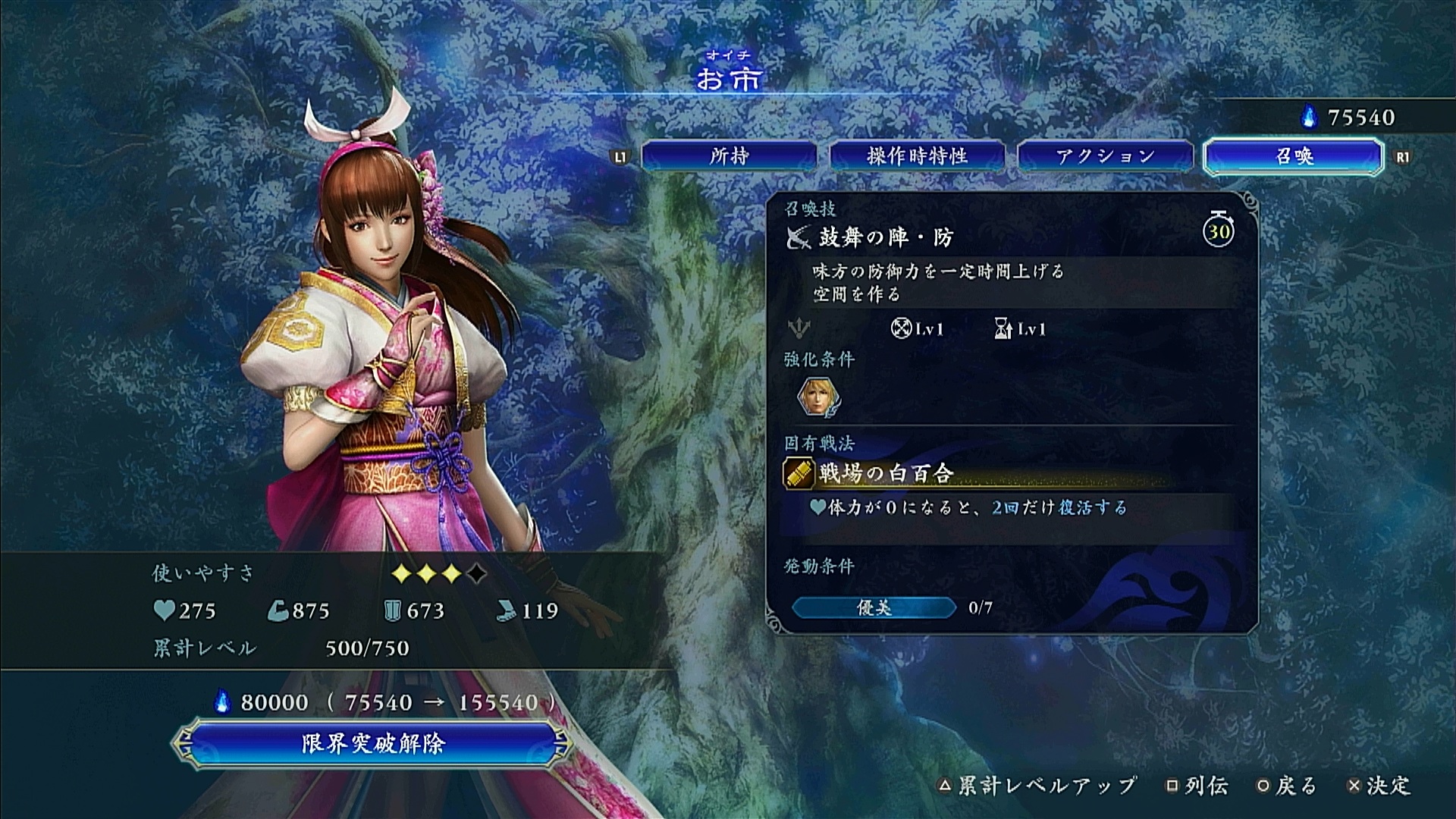The height and width of the screenshot is (819, 1456).
Task: Open the 操作時特性 tab
Action: click(917, 156)
